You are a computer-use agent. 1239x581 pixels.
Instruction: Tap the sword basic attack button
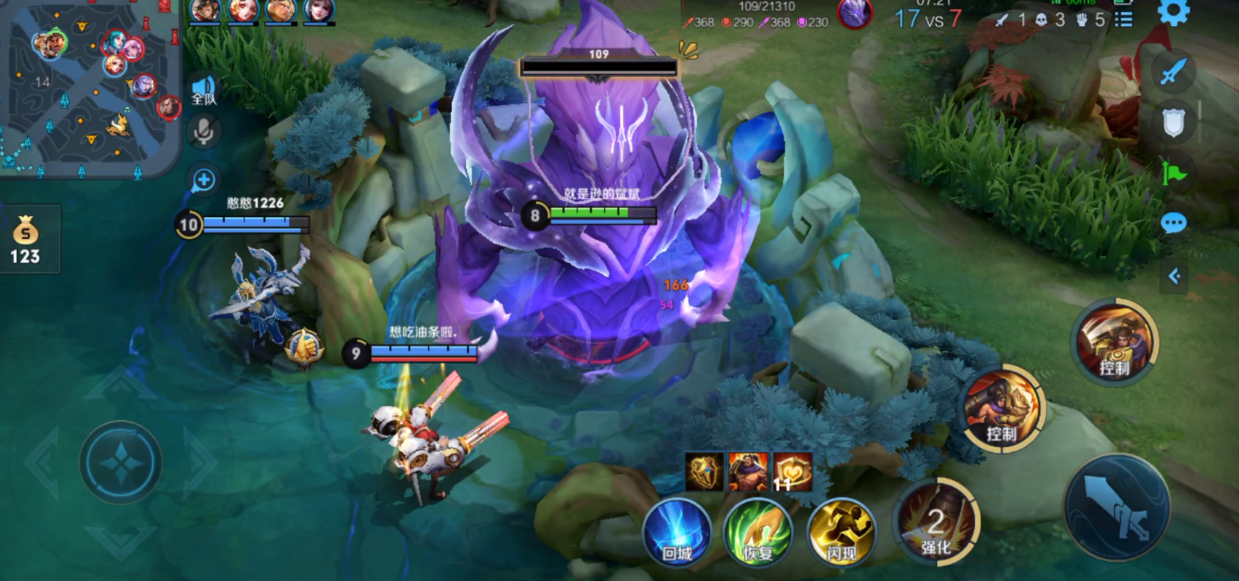[x=1116, y=504]
